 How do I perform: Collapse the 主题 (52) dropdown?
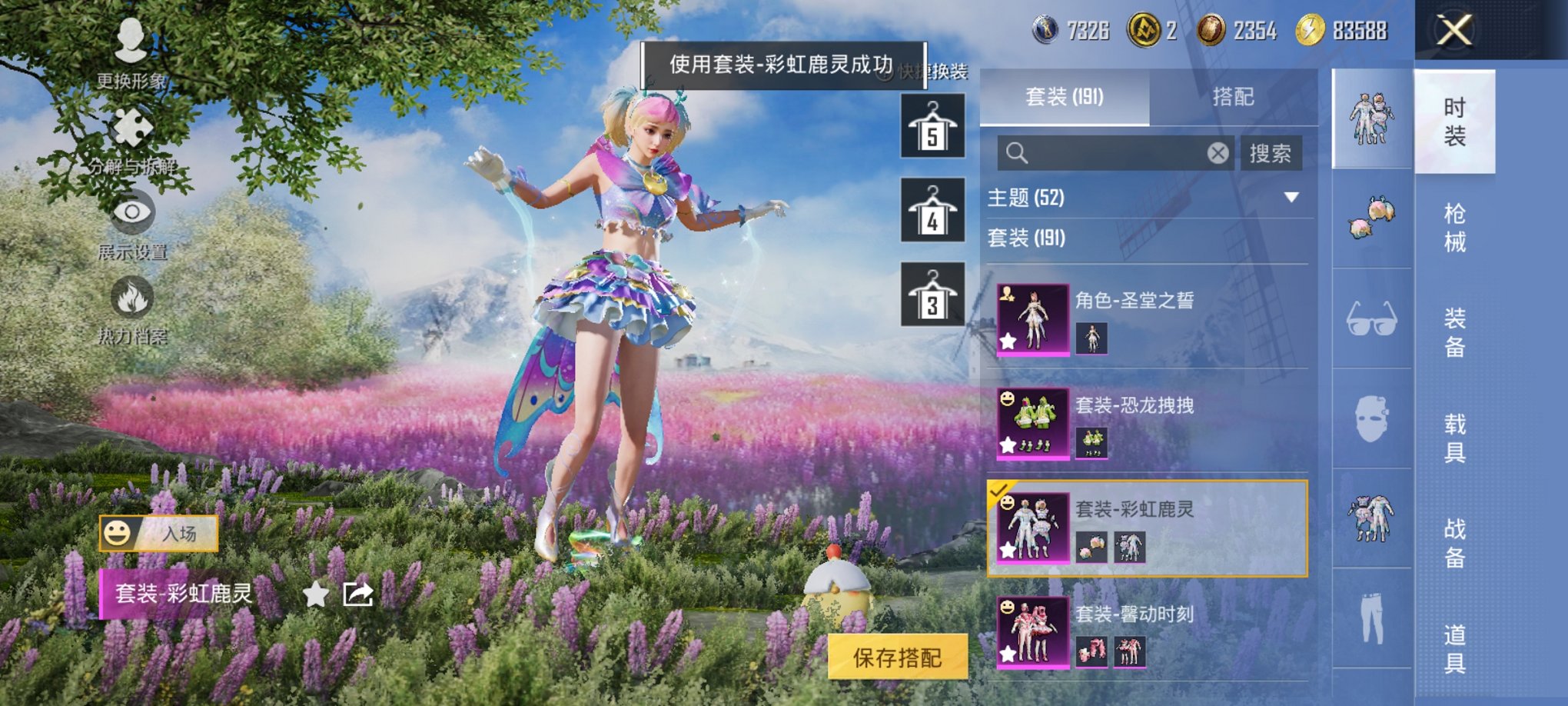coord(1291,197)
